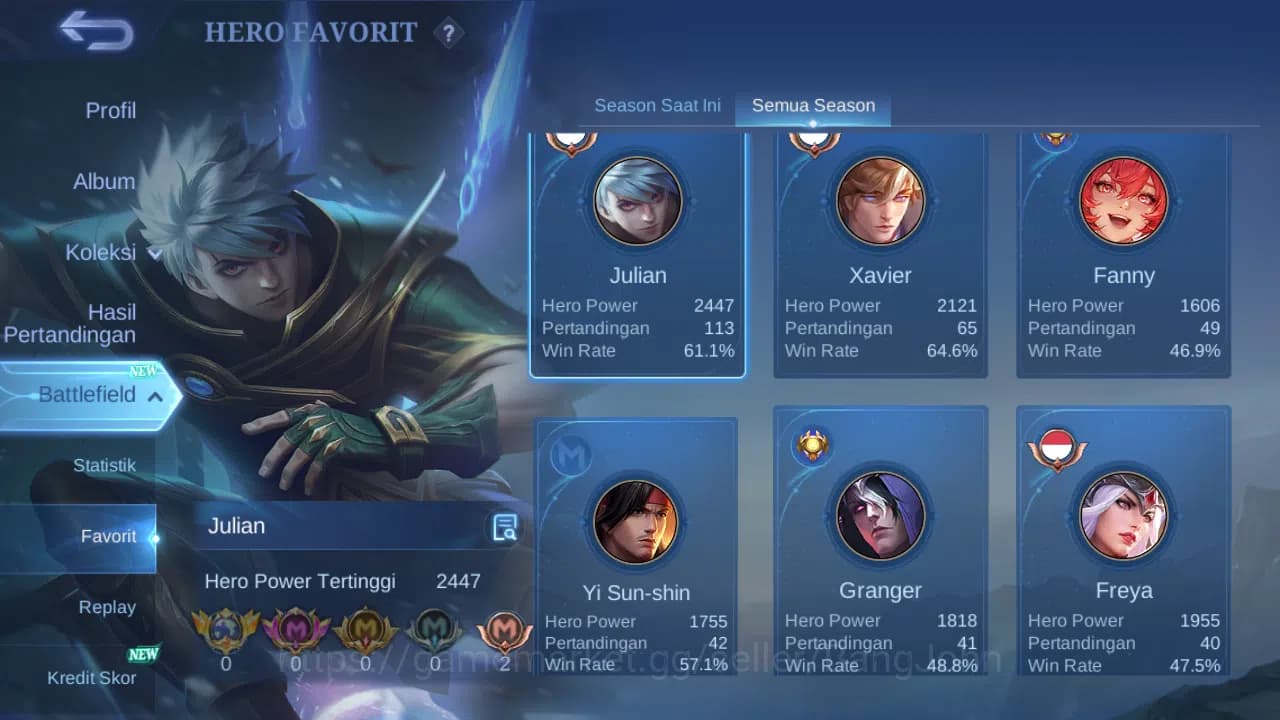Open the Profil page

tap(110, 110)
